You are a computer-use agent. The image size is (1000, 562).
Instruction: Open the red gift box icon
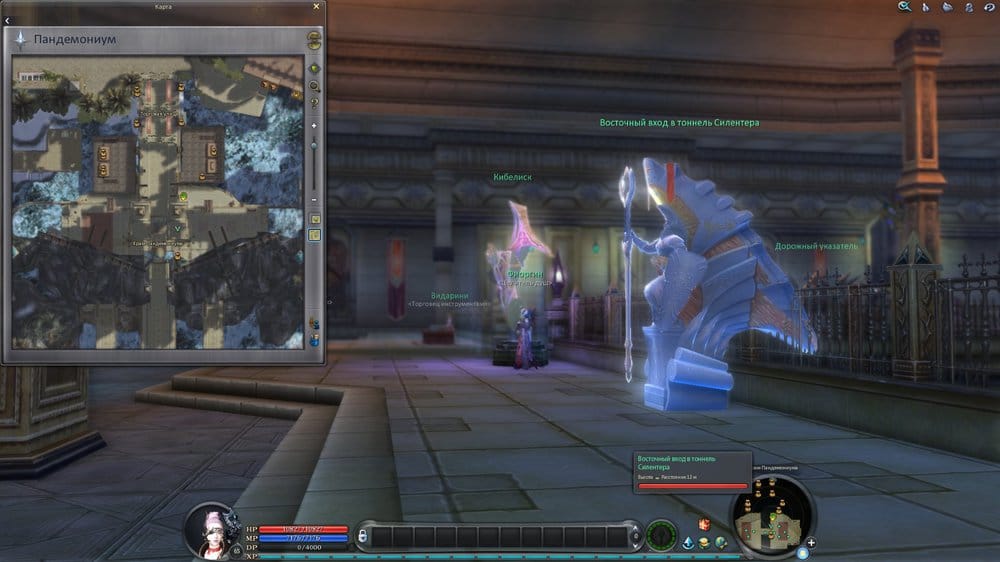(704, 524)
